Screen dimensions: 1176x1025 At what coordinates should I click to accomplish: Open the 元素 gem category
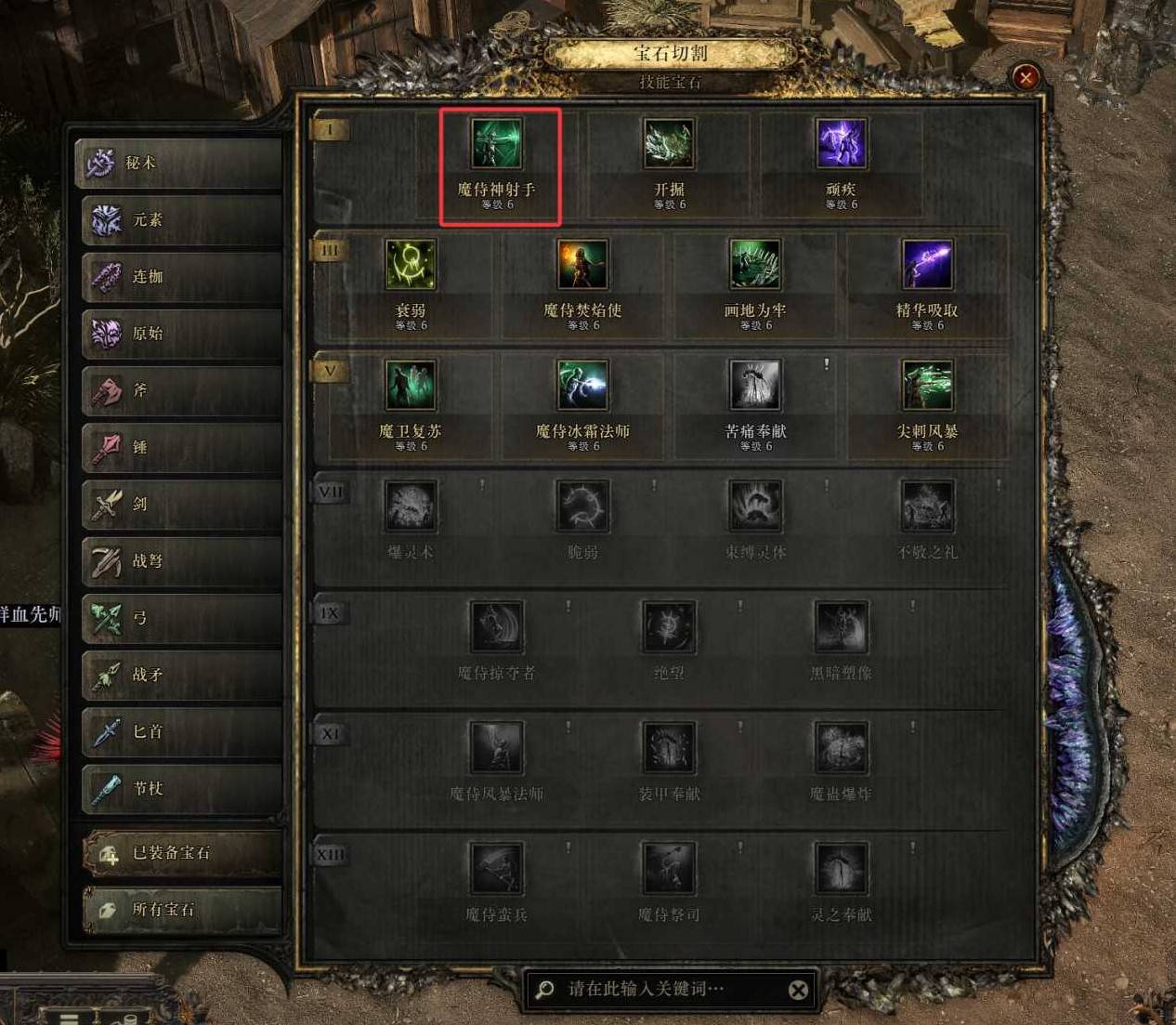tap(181, 220)
